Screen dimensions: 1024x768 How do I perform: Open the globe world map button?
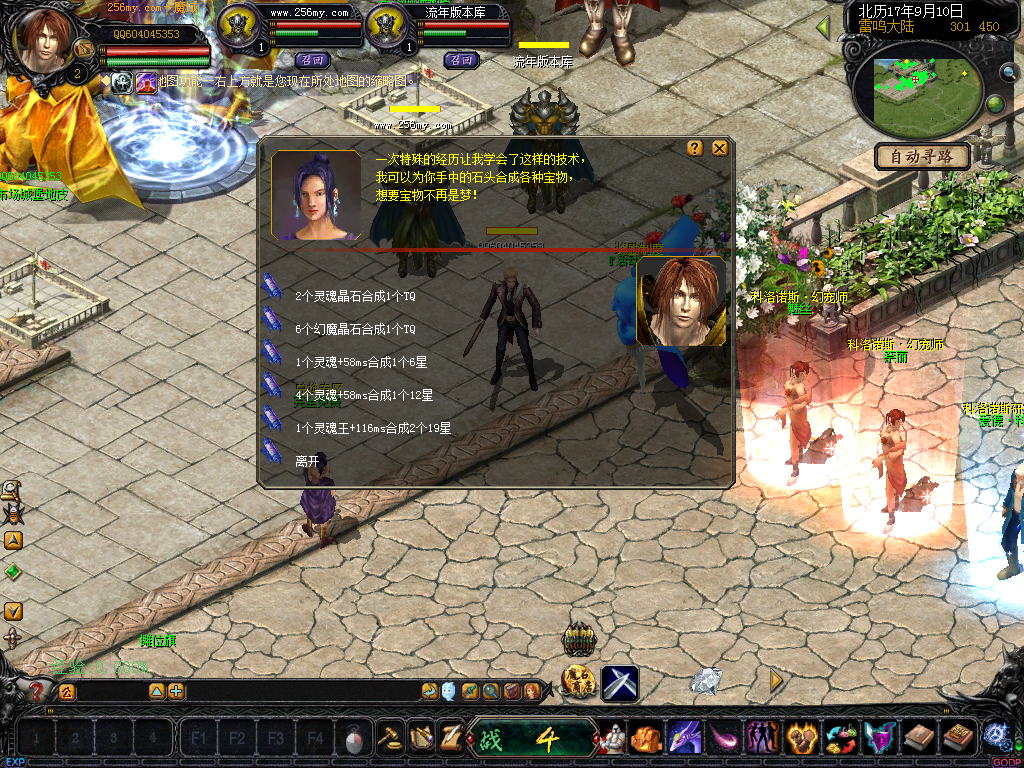tap(996, 104)
